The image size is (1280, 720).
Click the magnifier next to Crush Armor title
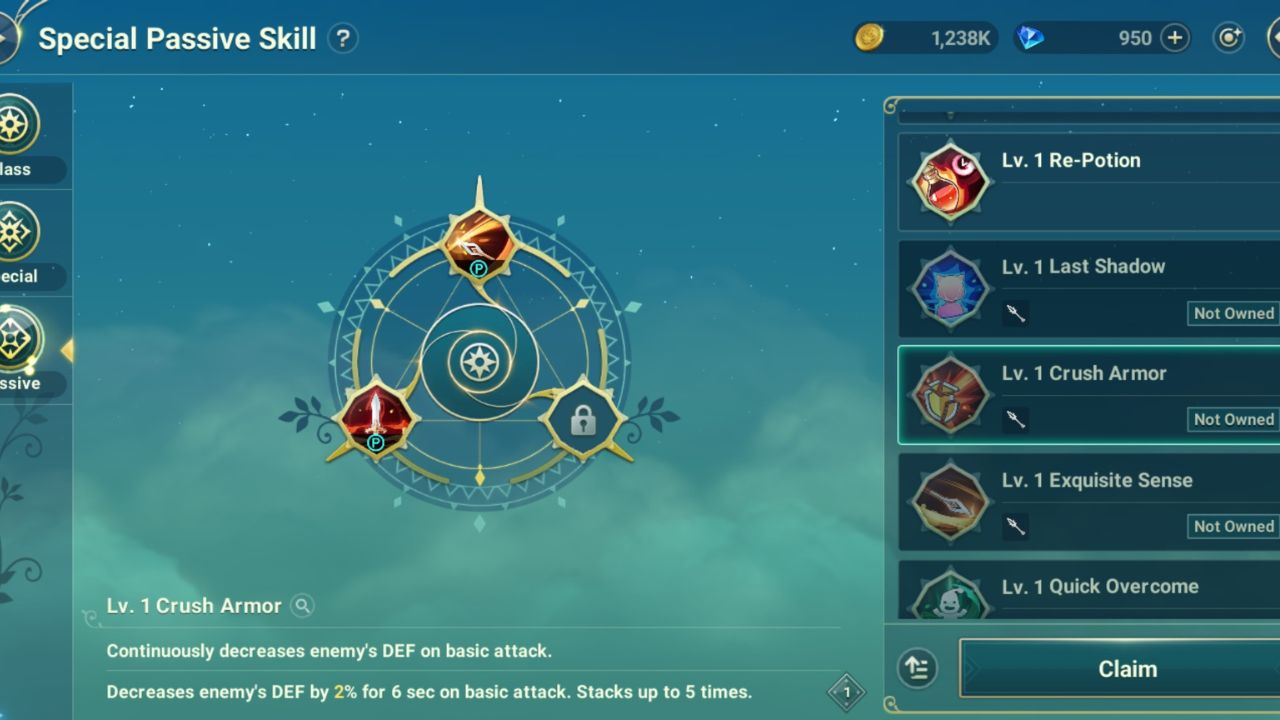click(301, 606)
